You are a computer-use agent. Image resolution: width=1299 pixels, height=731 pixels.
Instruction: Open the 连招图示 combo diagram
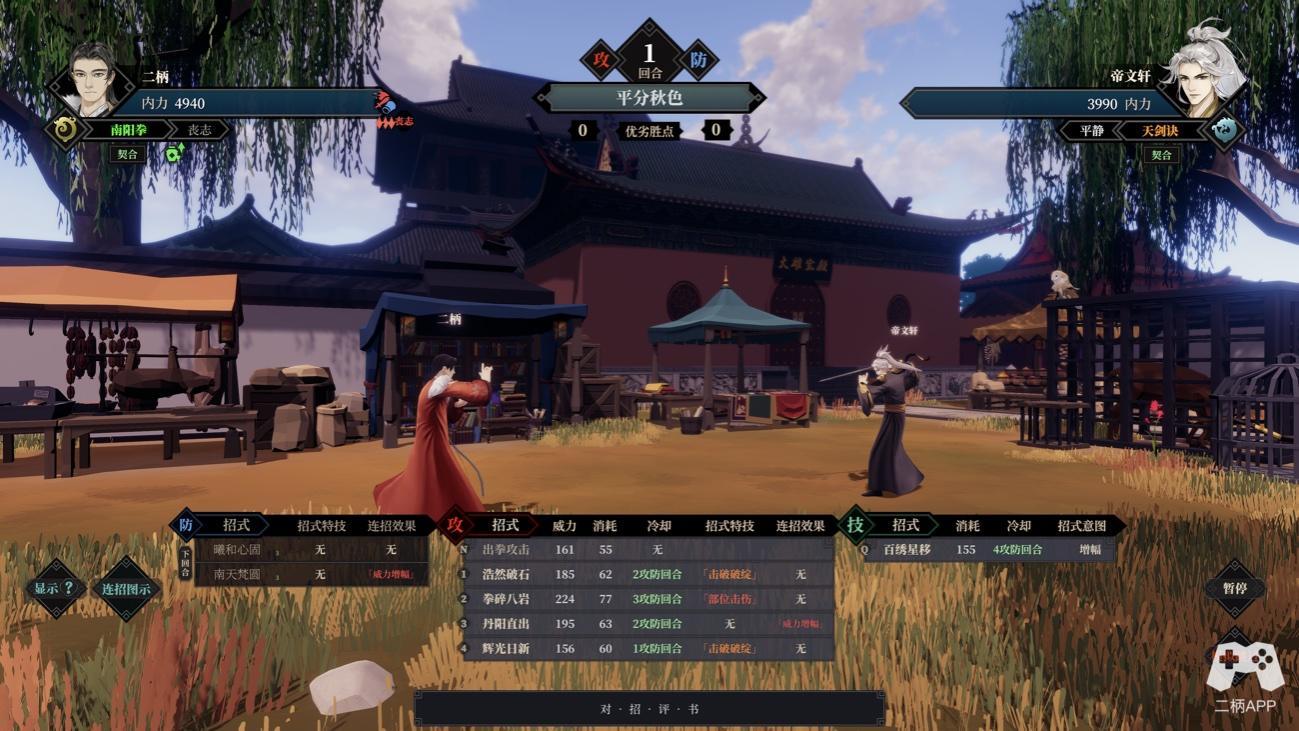[x=126, y=589]
